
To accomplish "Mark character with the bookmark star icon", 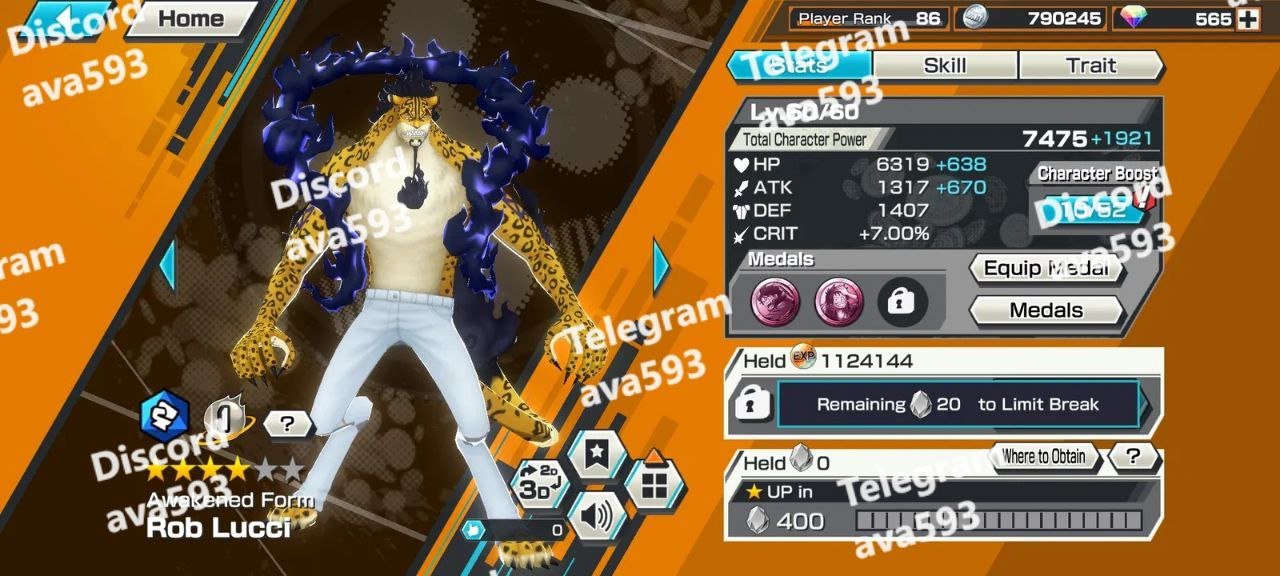I will pos(597,455).
